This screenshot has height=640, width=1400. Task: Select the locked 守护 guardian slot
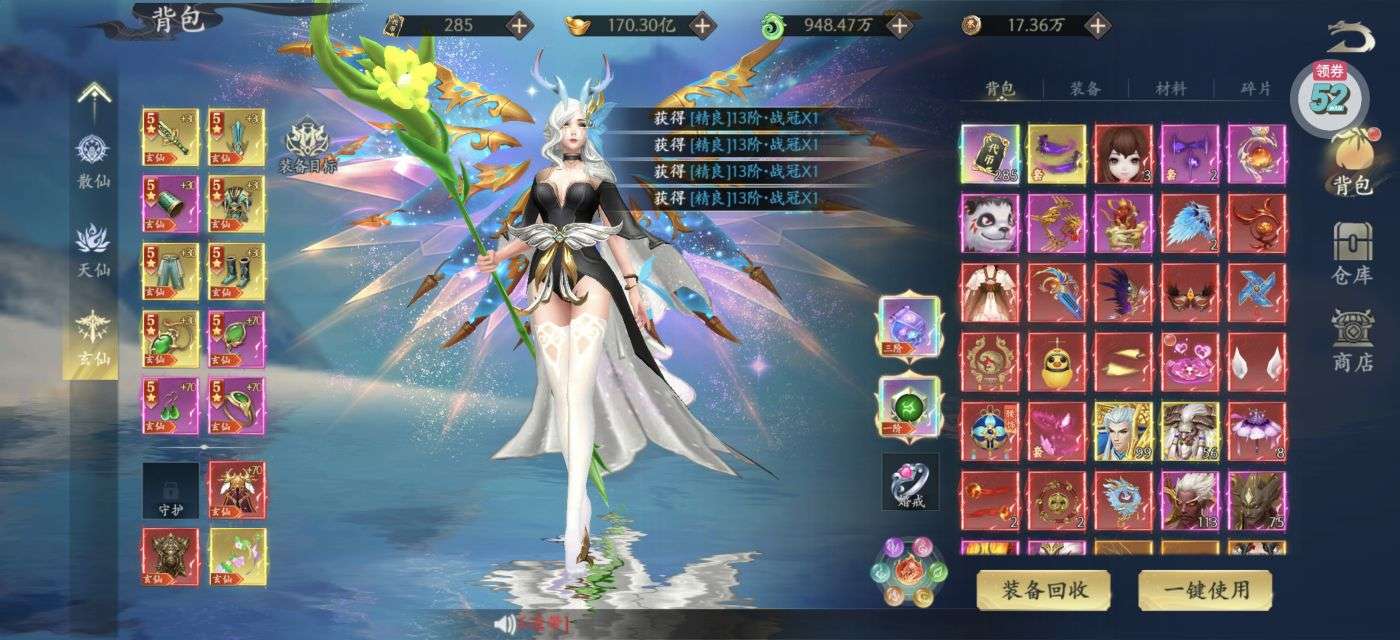coord(170,490)
